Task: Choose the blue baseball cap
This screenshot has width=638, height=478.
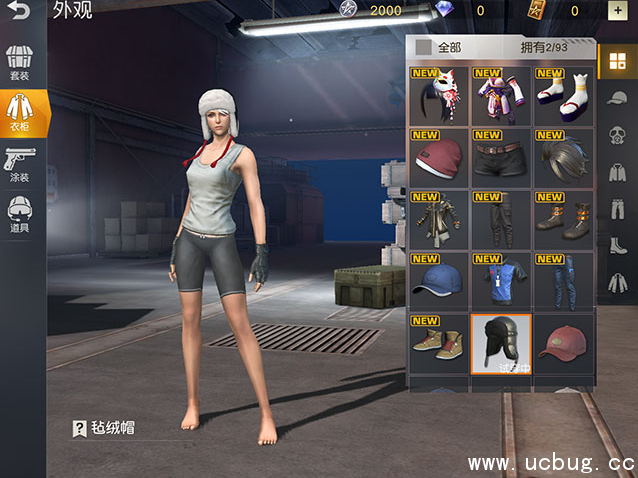Action: pos(438,282)
